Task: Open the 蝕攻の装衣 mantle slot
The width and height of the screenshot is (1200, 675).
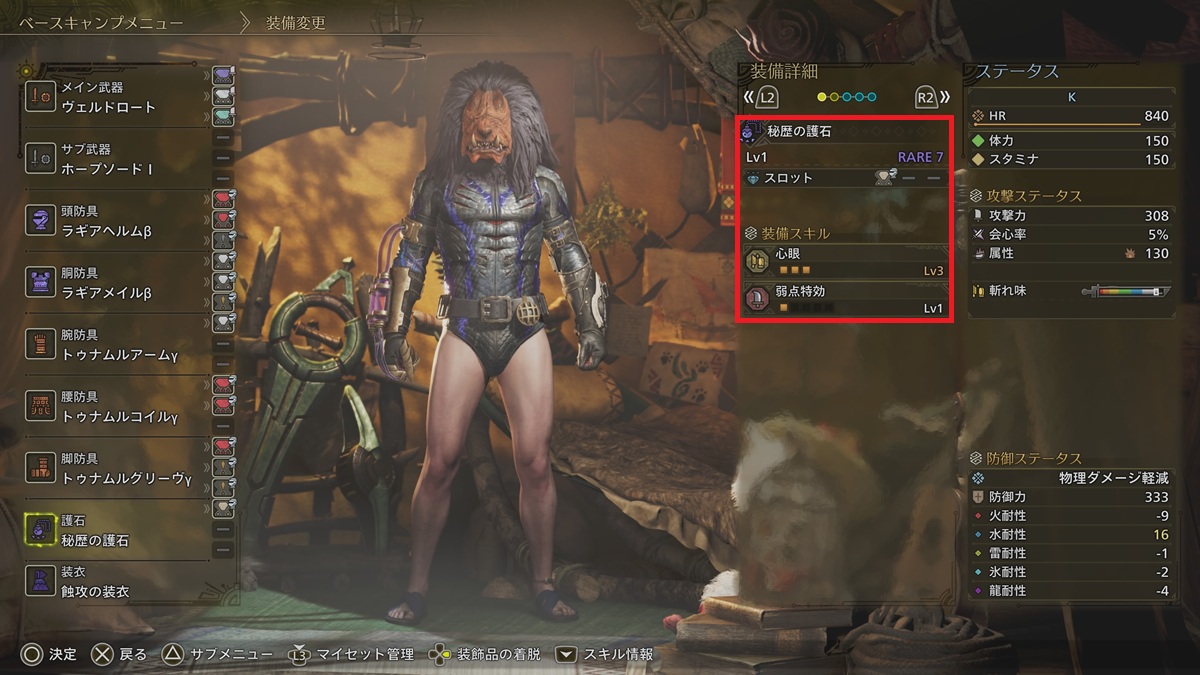Action: click(120, 582)
